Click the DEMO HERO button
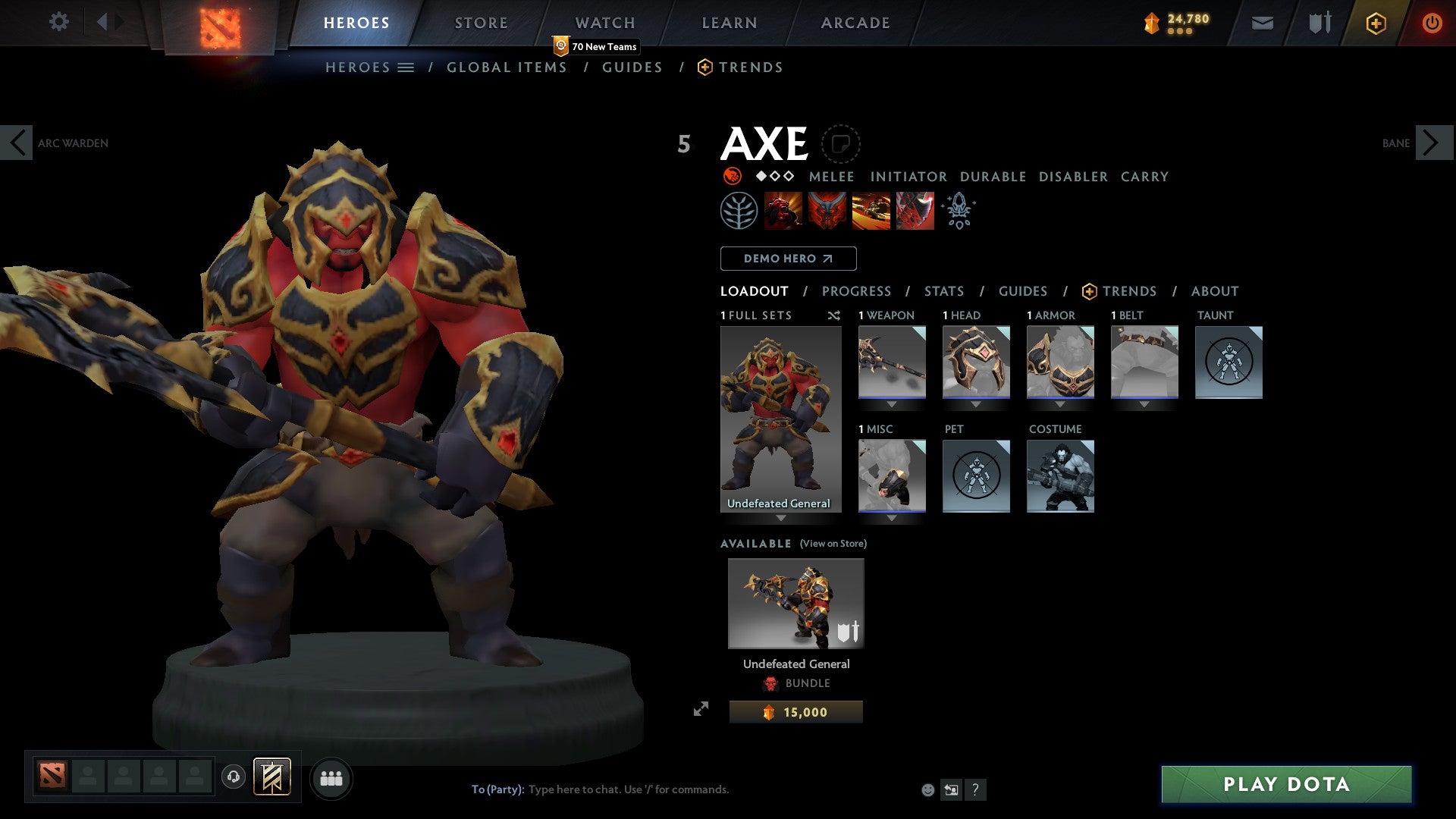Image resolution: width=1456 pixels, height=819 pixels. click(787, 259)
